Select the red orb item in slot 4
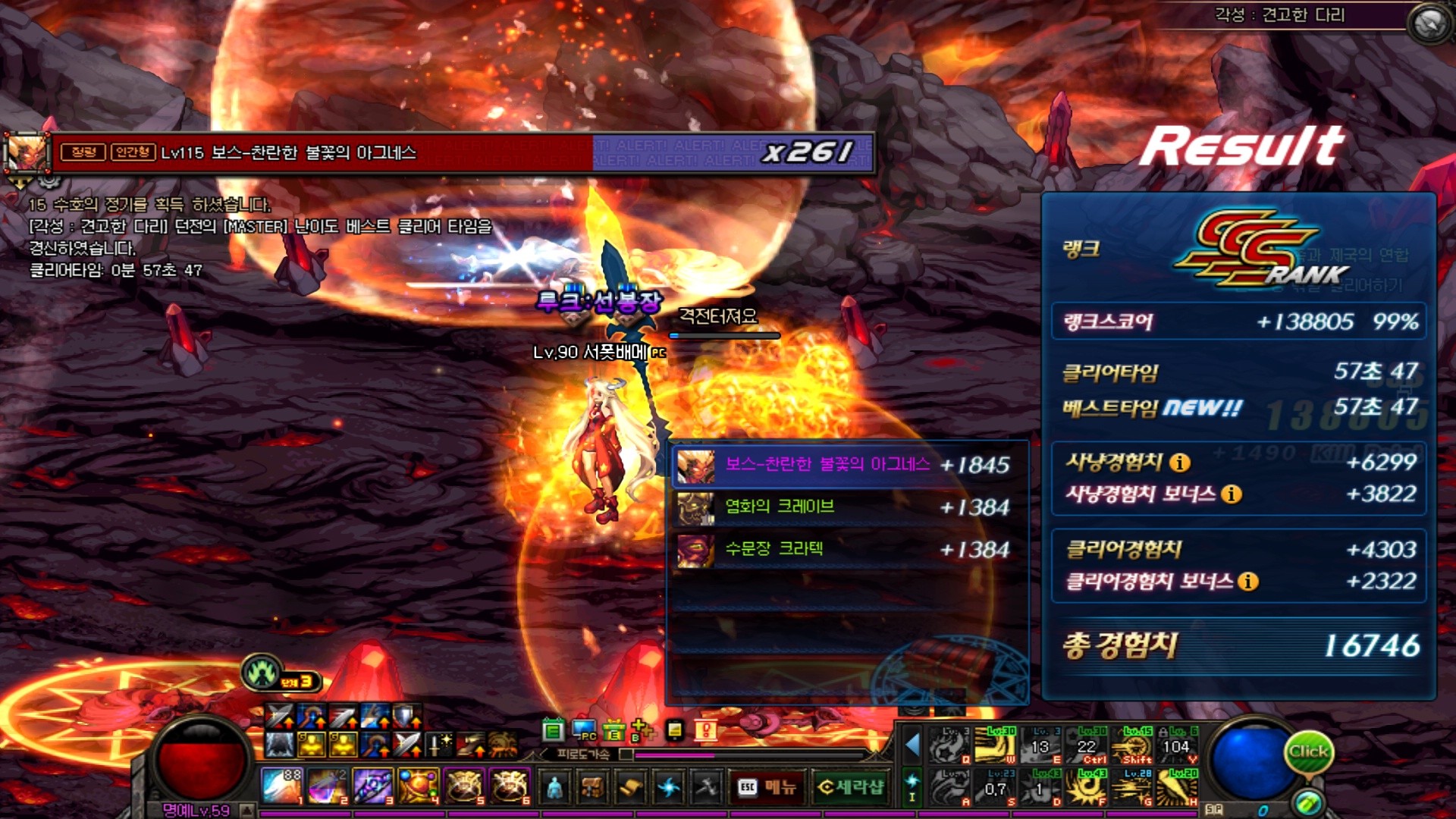 click(418, 786)
